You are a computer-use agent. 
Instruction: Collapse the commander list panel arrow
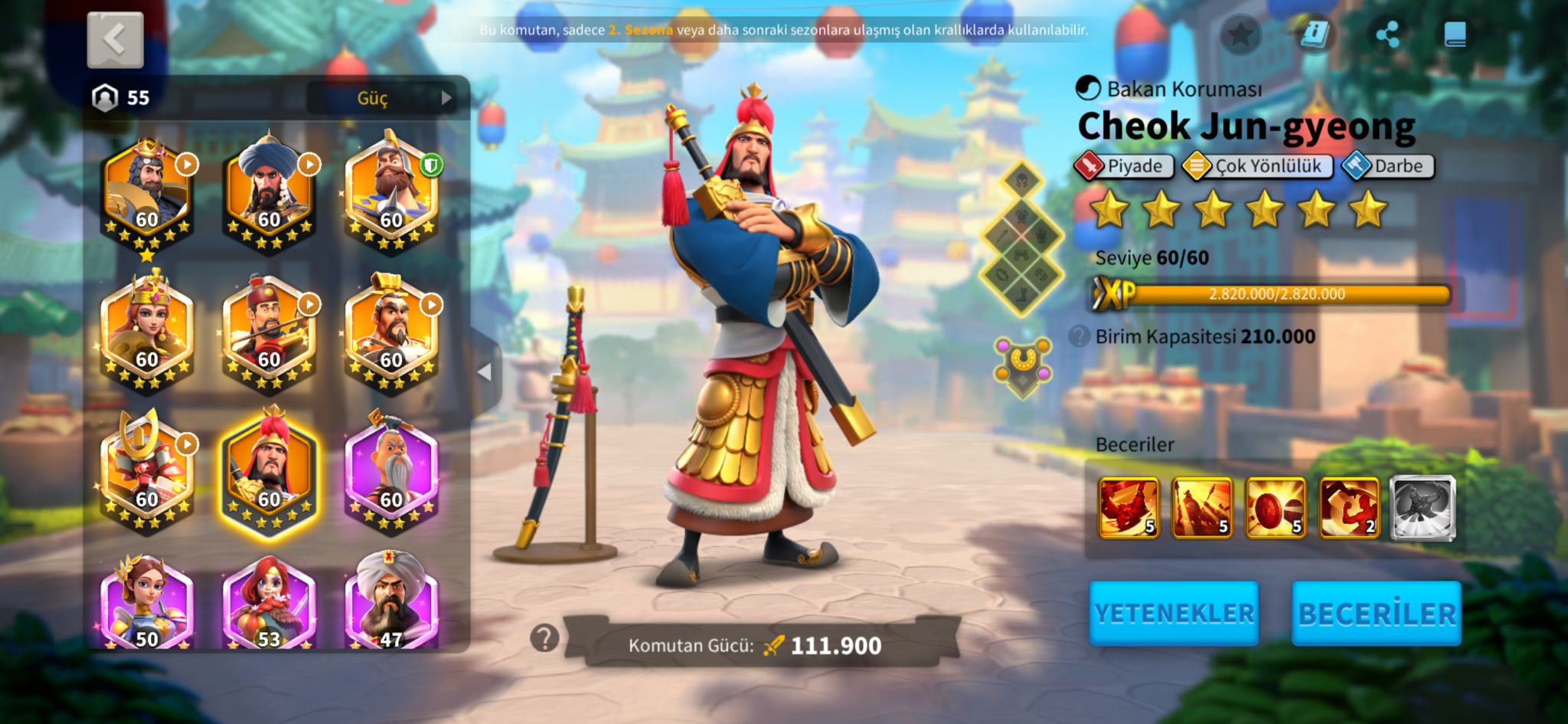click(485, 372)
